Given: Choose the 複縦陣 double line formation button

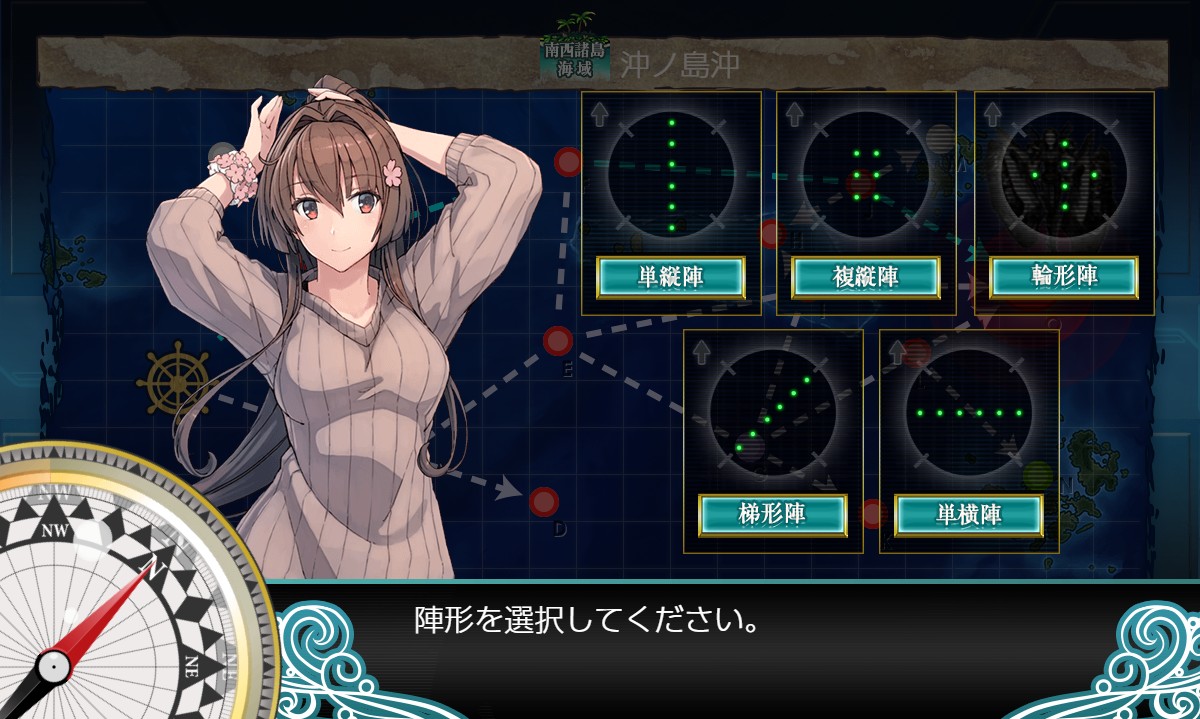Looking at the screenshot, I should pos(866,277).
